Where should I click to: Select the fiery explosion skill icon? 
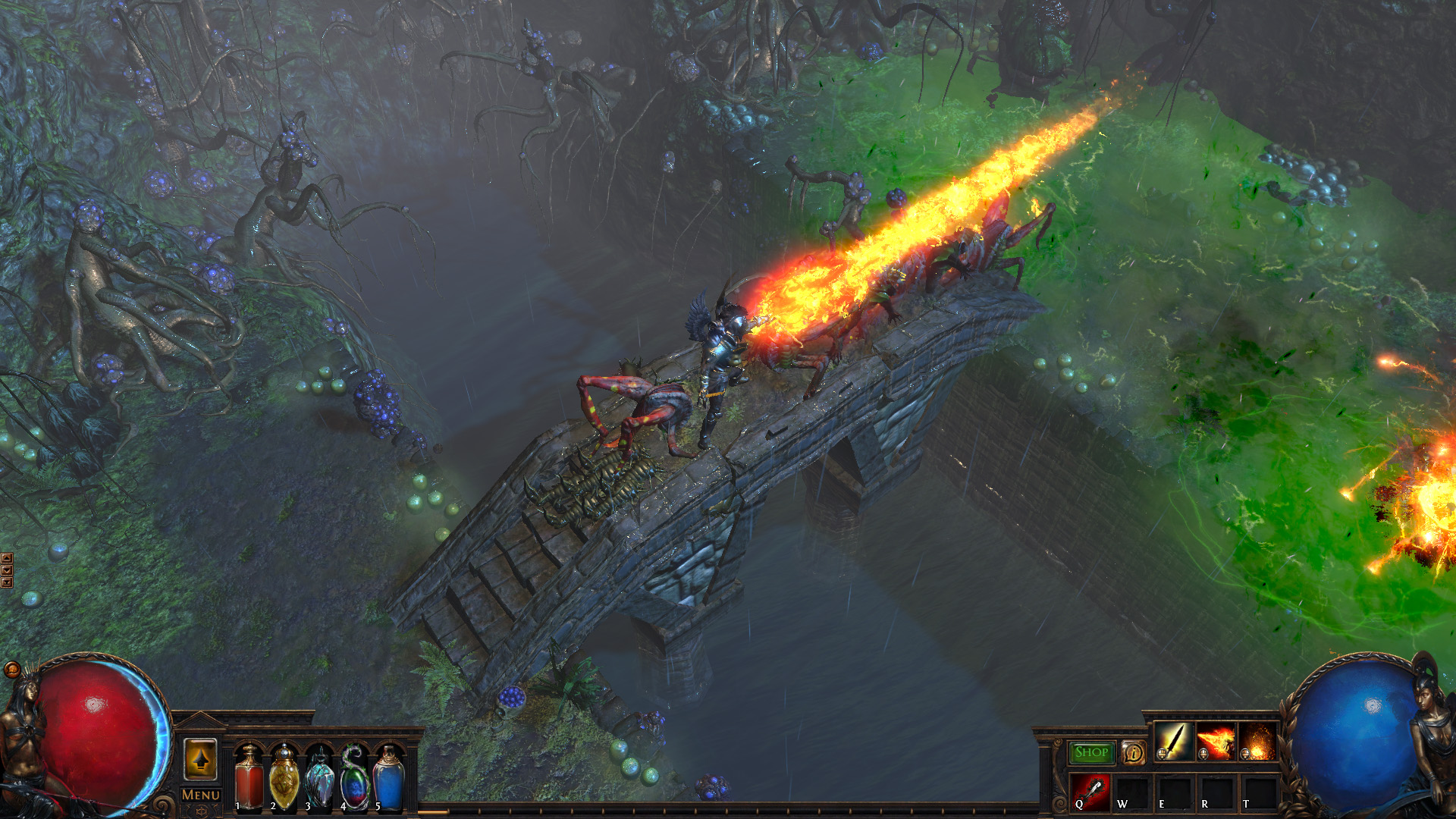tap(1257, 742)
